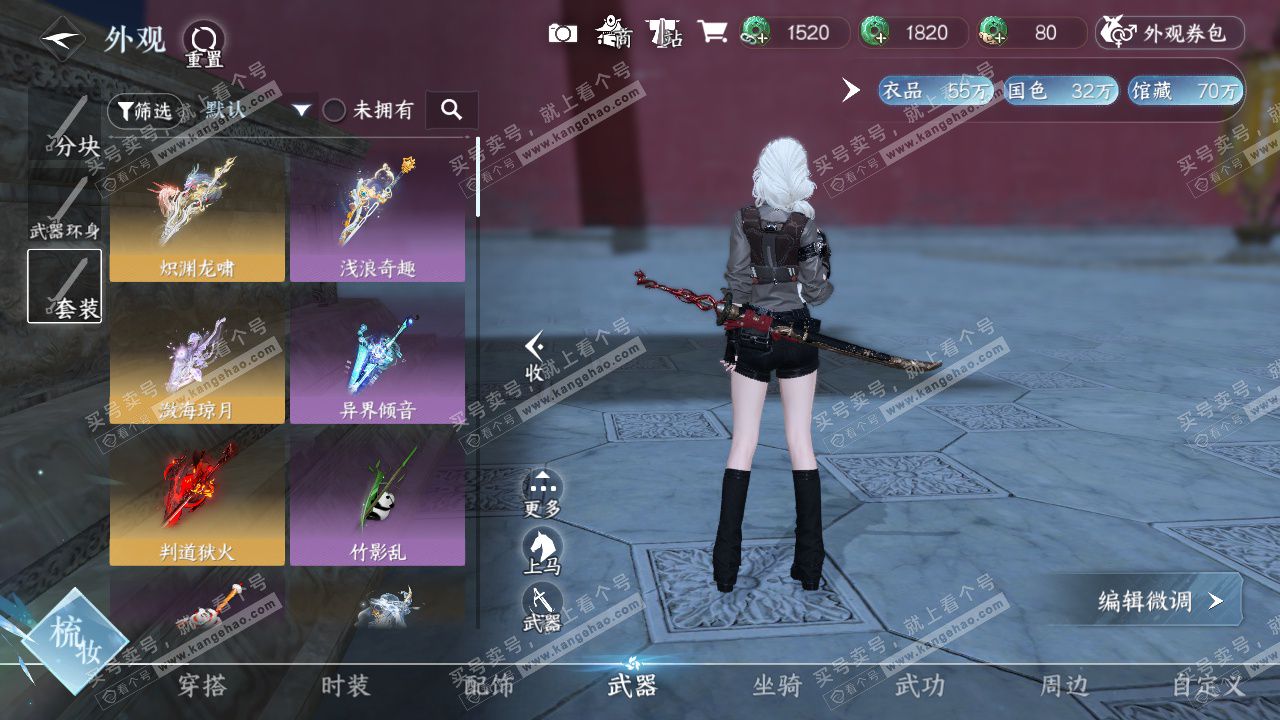Switch to the 武器环身 side category
Image resolution: width=1280 pixels, height=720 pixels.
pos(64,209)
